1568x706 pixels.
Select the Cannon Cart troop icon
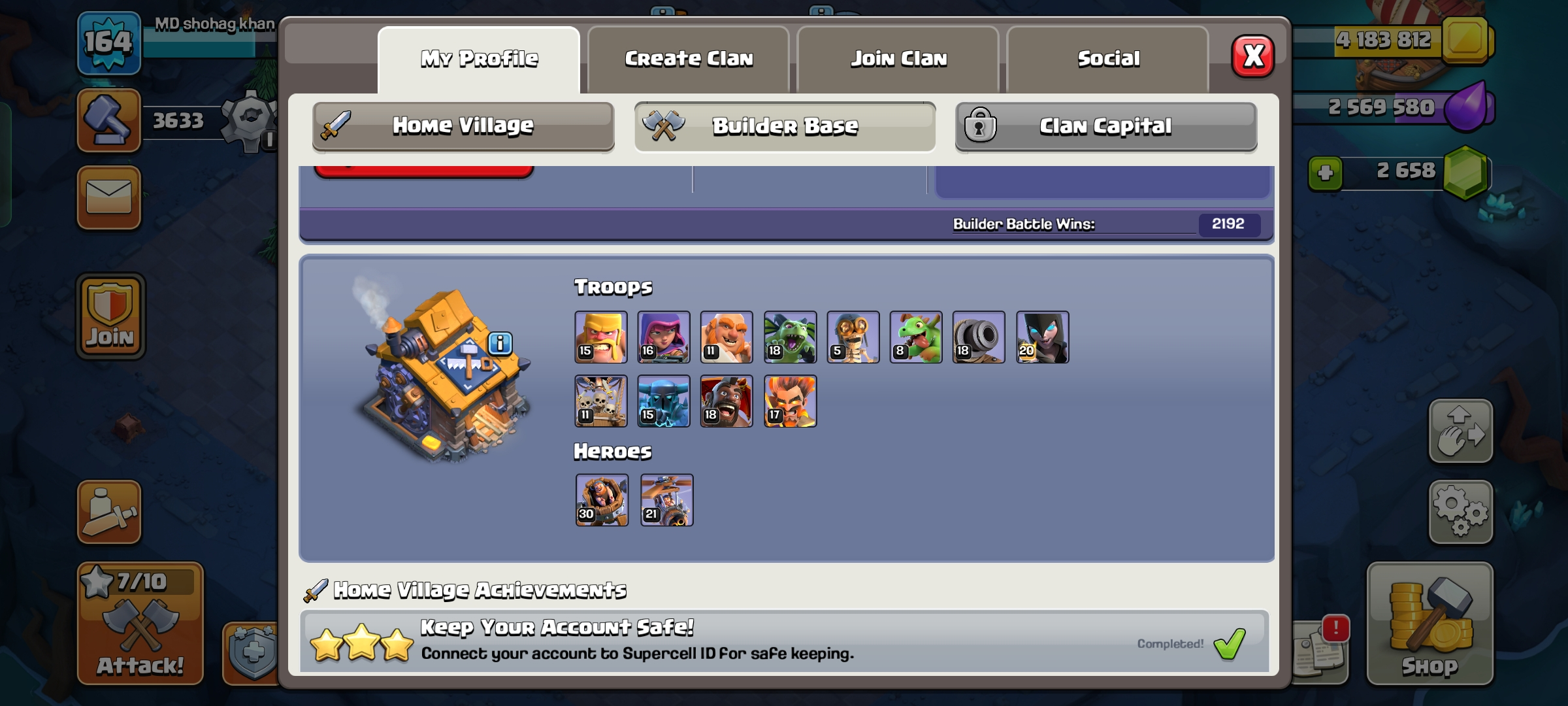coord(979,337)
